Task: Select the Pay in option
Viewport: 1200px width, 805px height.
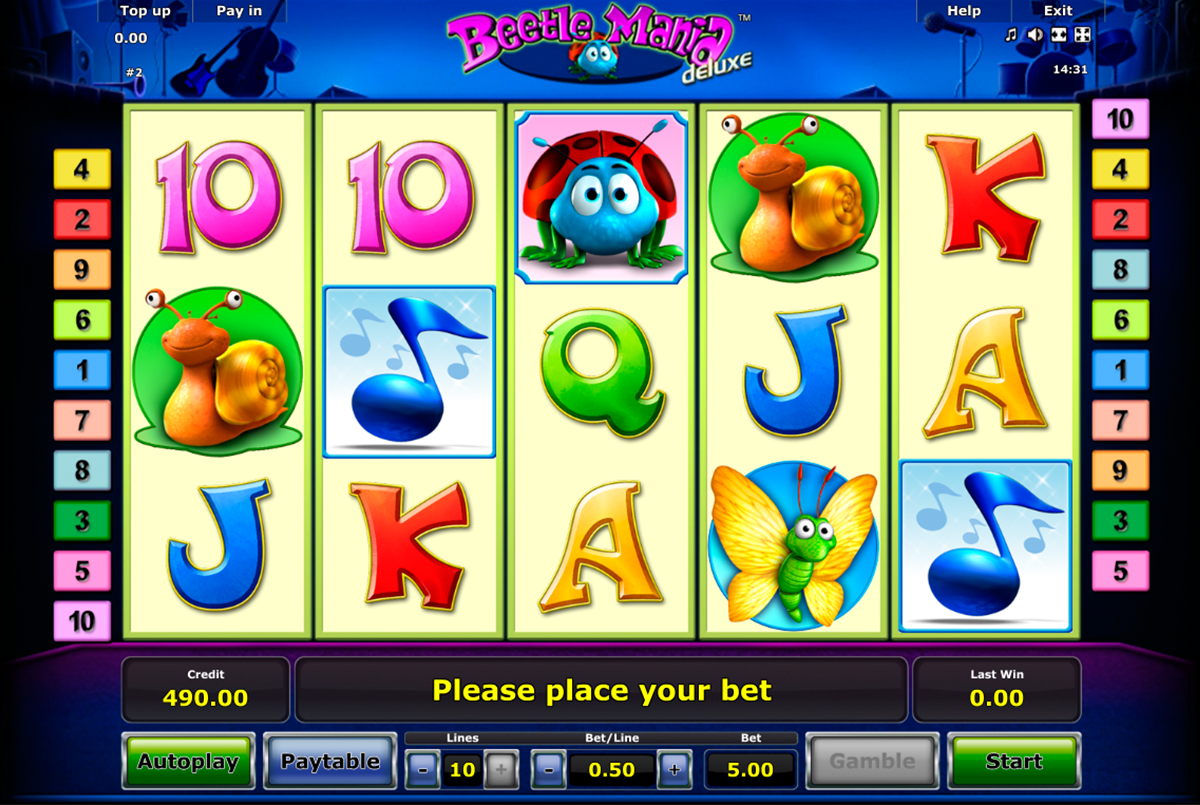Action: [239, 11]
